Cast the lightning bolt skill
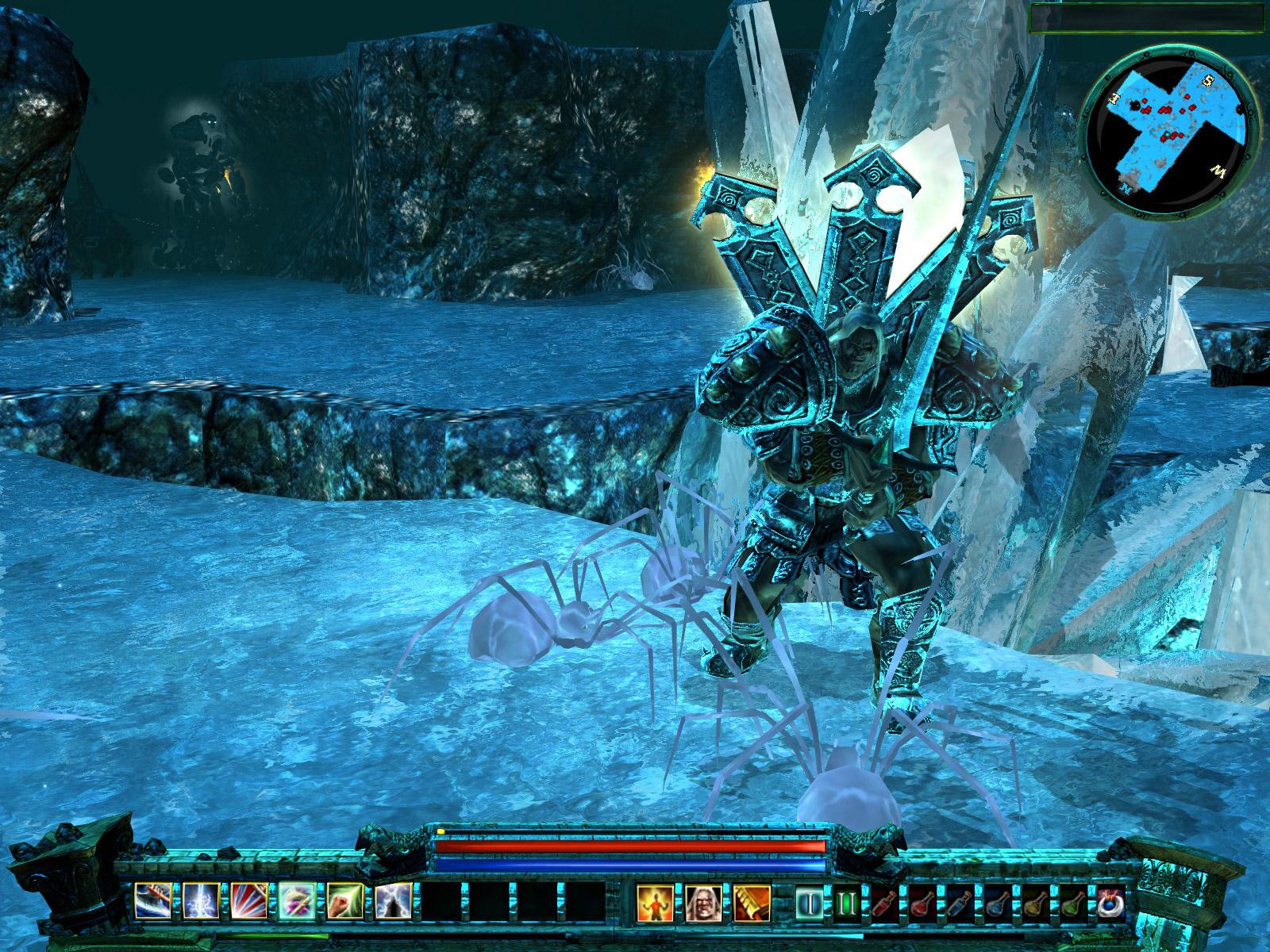 tap(202, 902)
